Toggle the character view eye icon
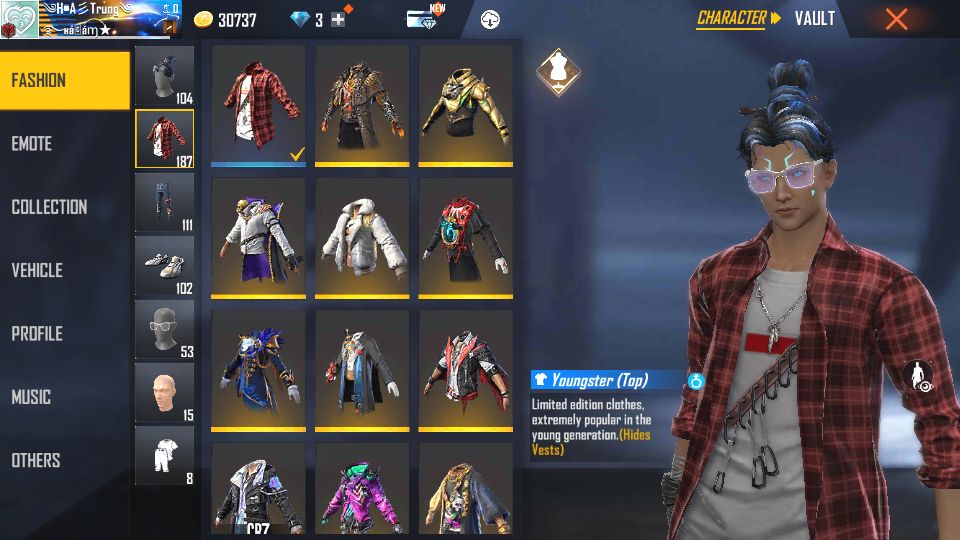 (x=917, y=377)
